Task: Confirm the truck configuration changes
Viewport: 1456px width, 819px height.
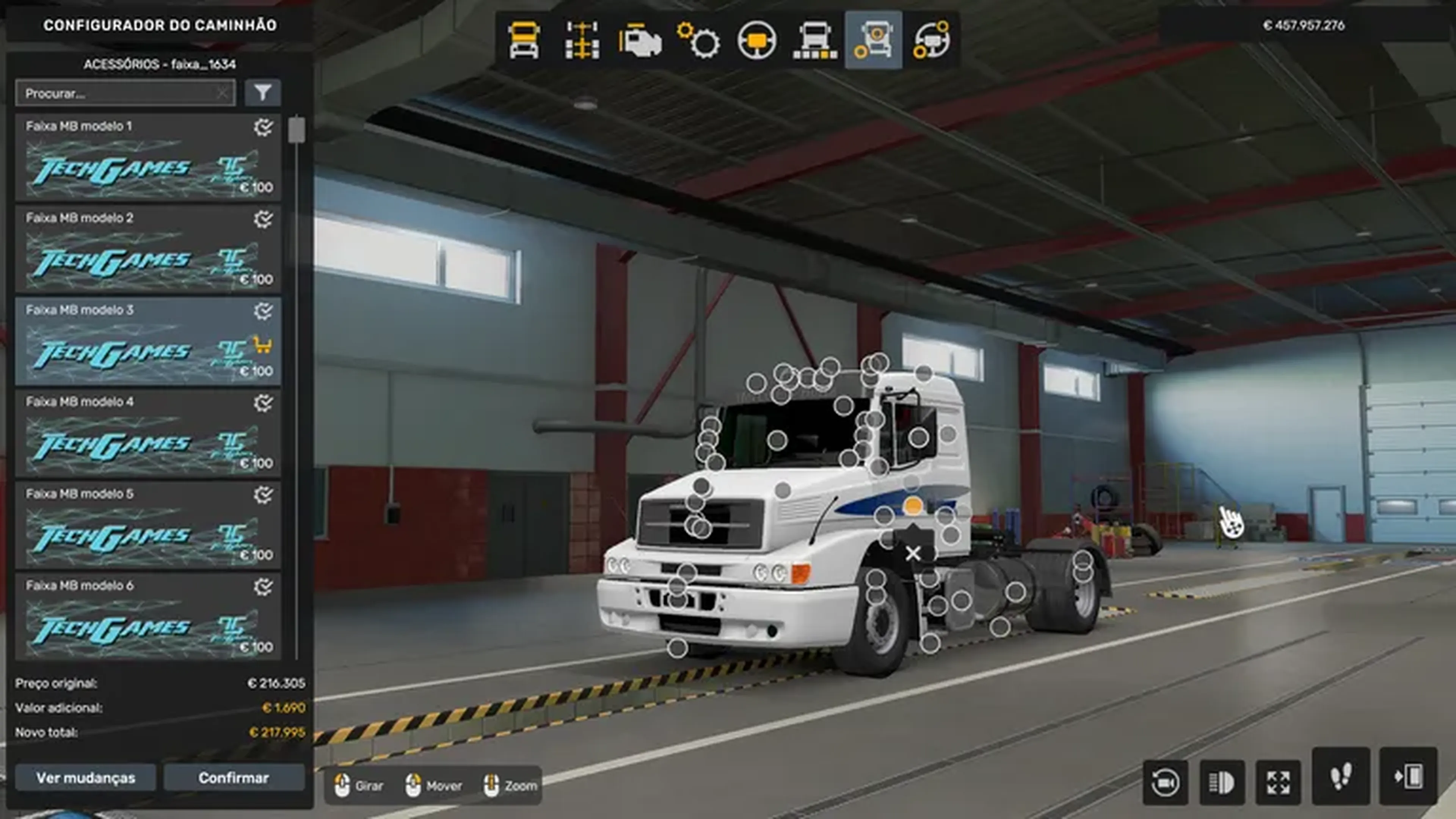Action: coord(234,778)
